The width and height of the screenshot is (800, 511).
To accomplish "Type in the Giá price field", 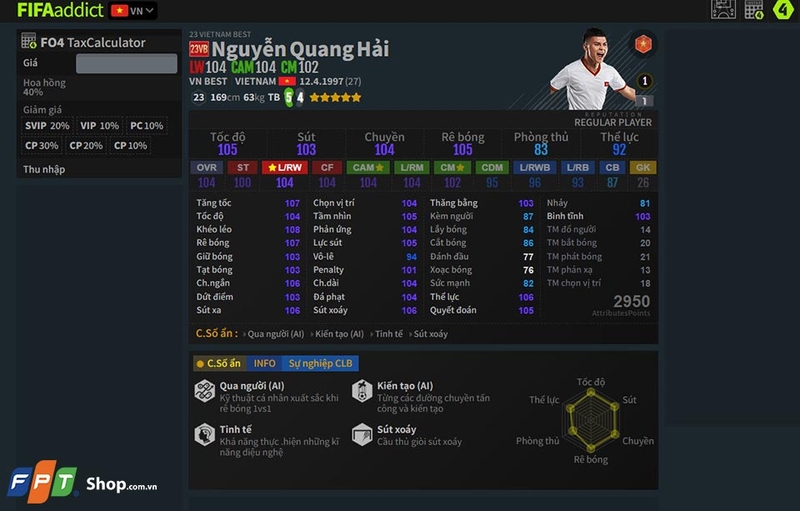I will click(x=126, y=64).
